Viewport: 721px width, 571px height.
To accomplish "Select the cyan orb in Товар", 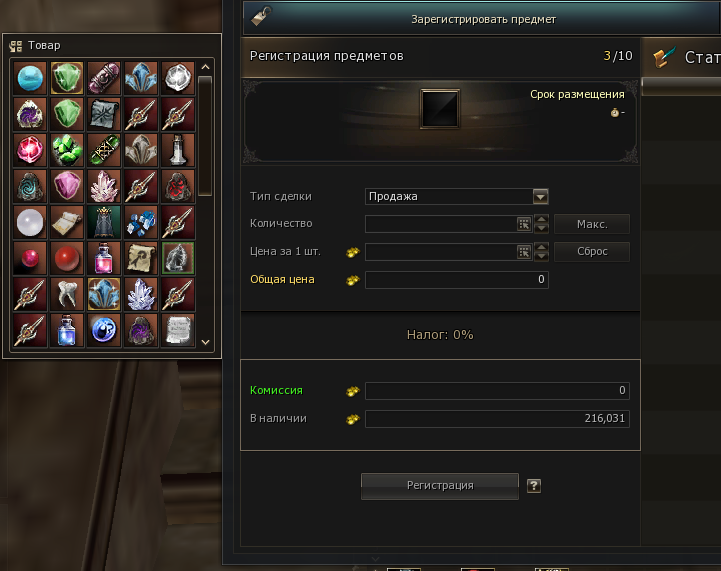I will point(30,77).
